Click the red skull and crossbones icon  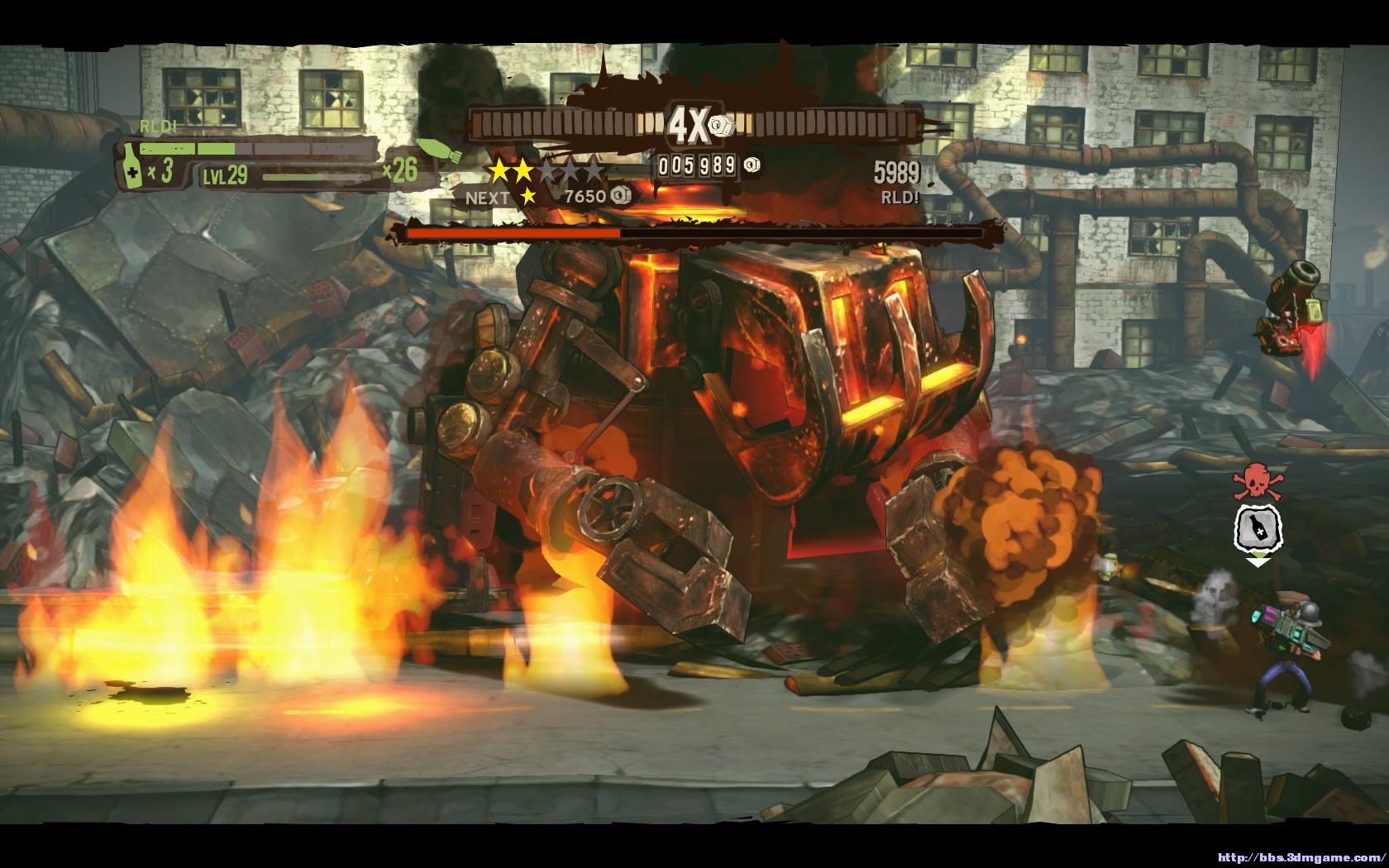click(x=1253, y=481)
